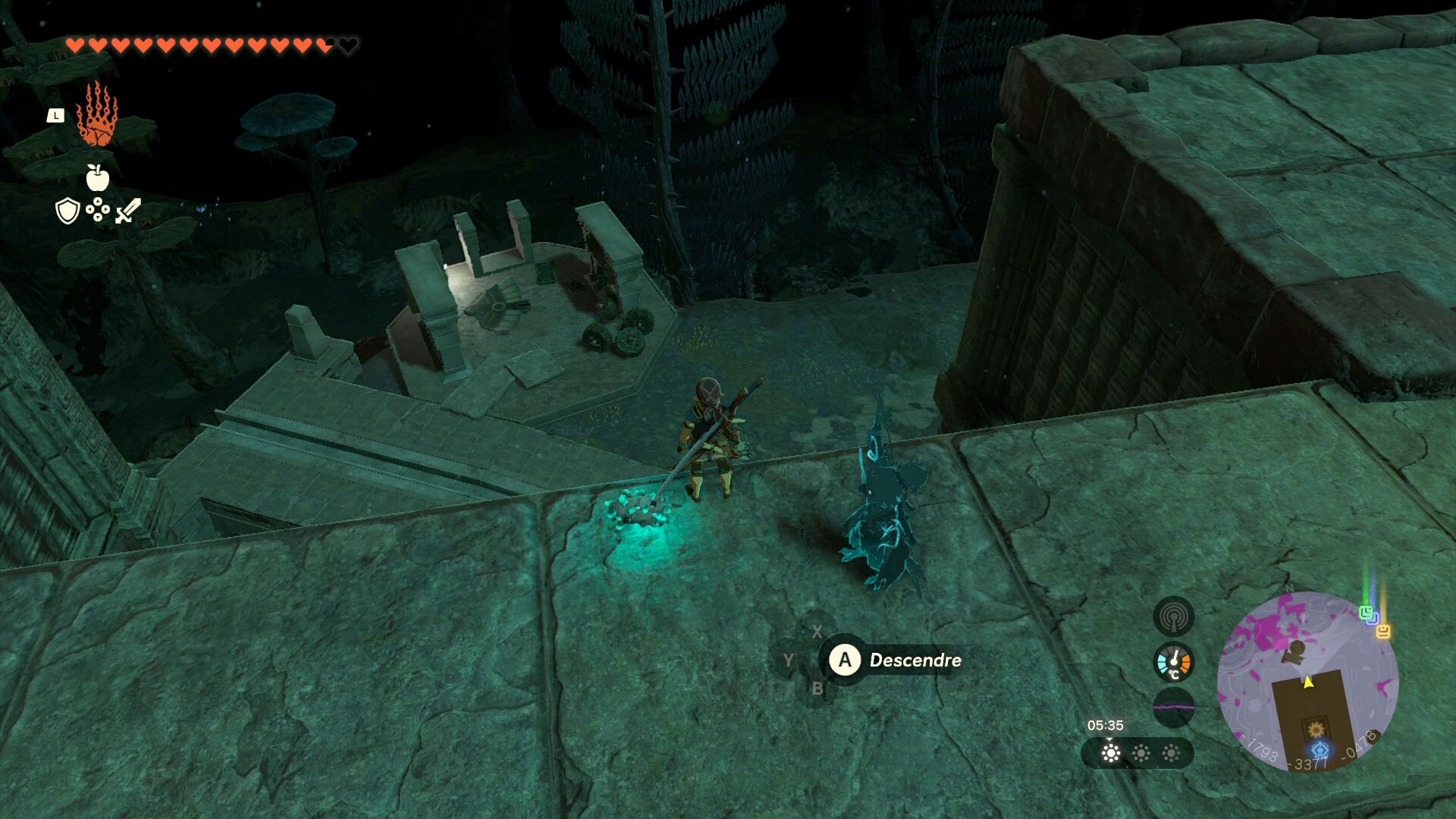1456x819 pixels.
Task: Click the orange flower marker on the minimap
Action: pos(1316,730)
